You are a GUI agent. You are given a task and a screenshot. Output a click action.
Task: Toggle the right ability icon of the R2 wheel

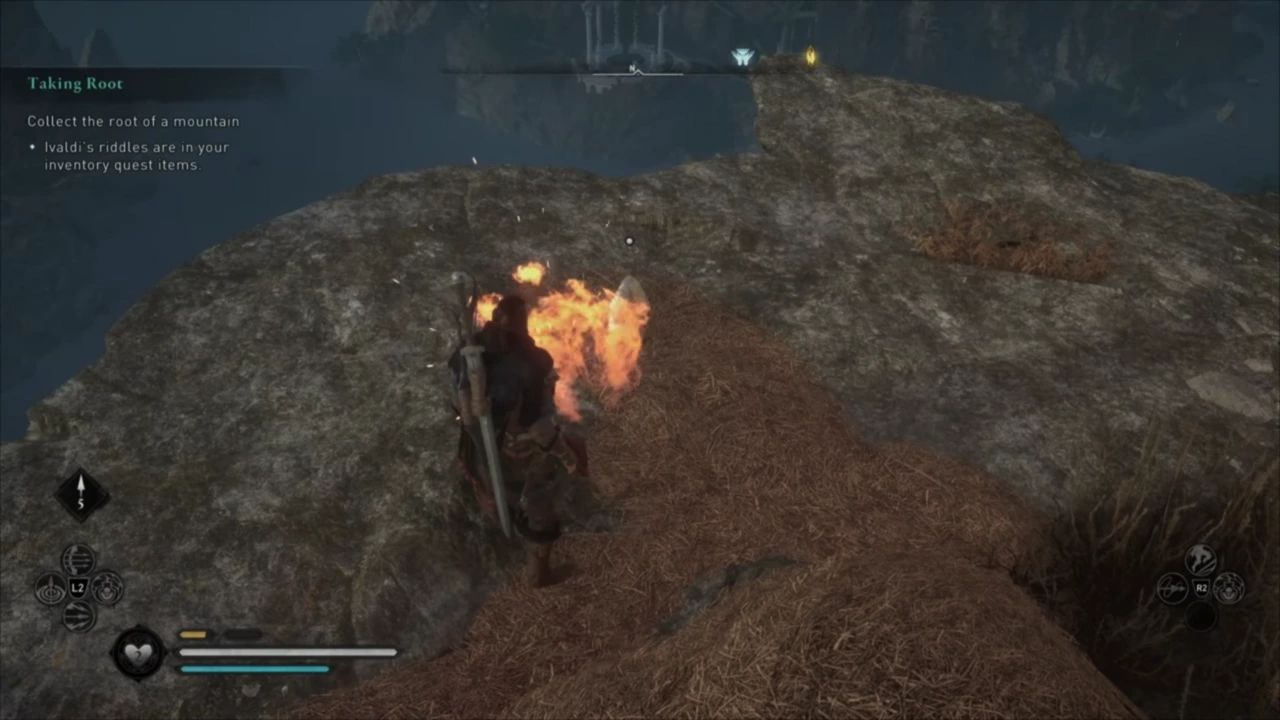(1228, 588)
